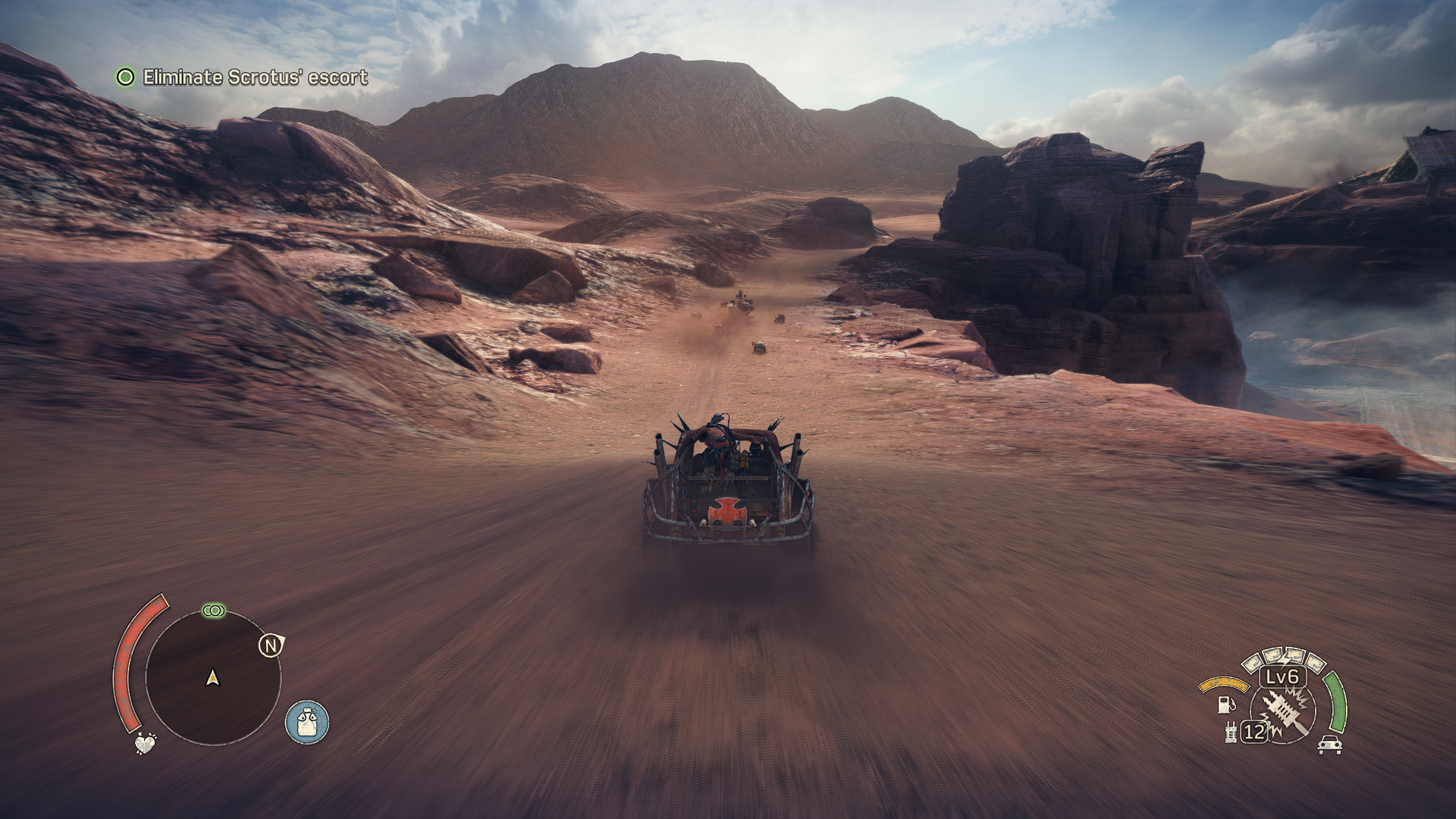Image resolution: width=1456 pixels, height=819 pixels.
Task: Click the green objective marker on the minimap
Action: pyautogui.click(x=214, y=610)
